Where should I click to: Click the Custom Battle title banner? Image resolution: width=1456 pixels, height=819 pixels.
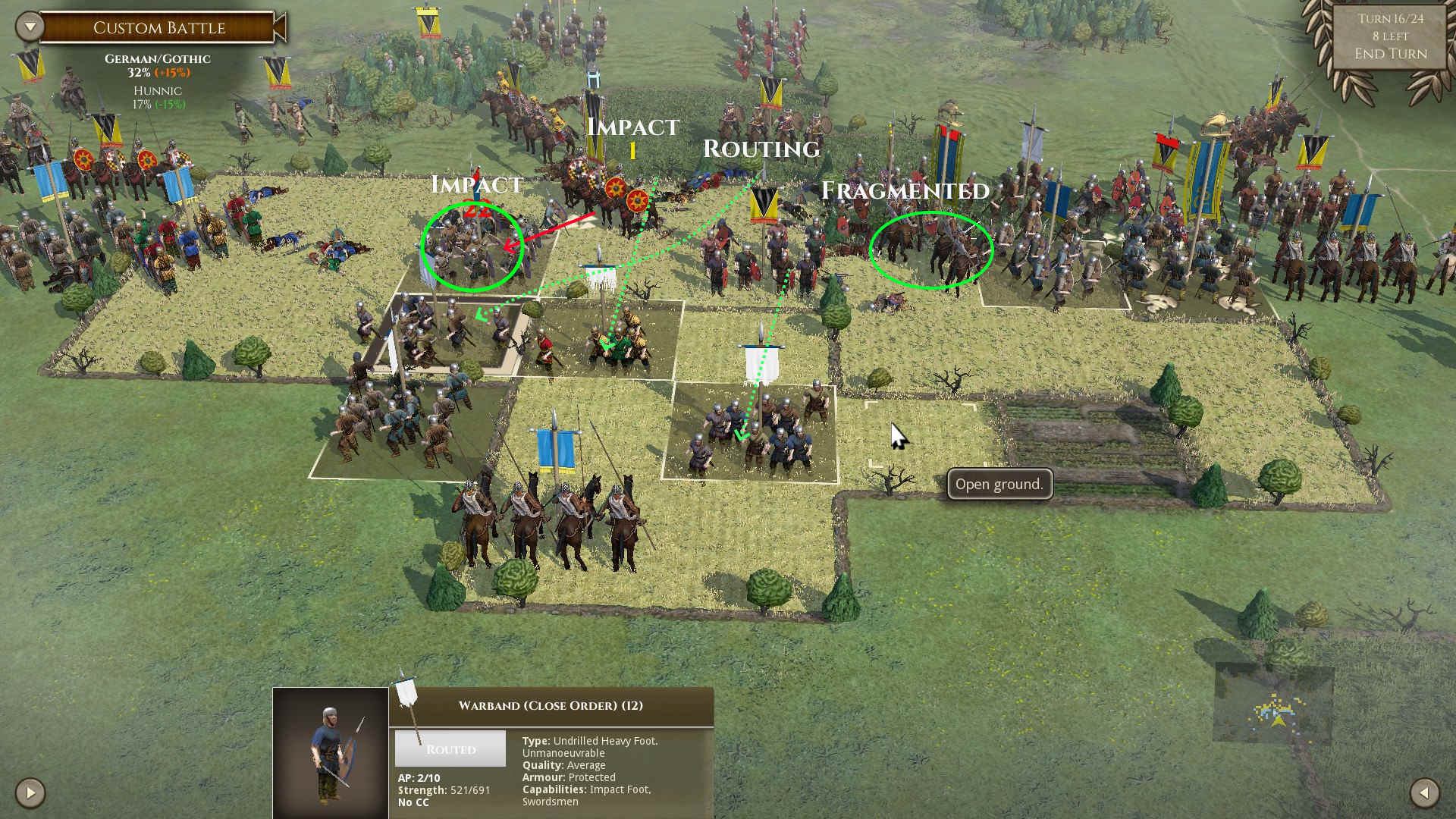[x=158, y=28]
